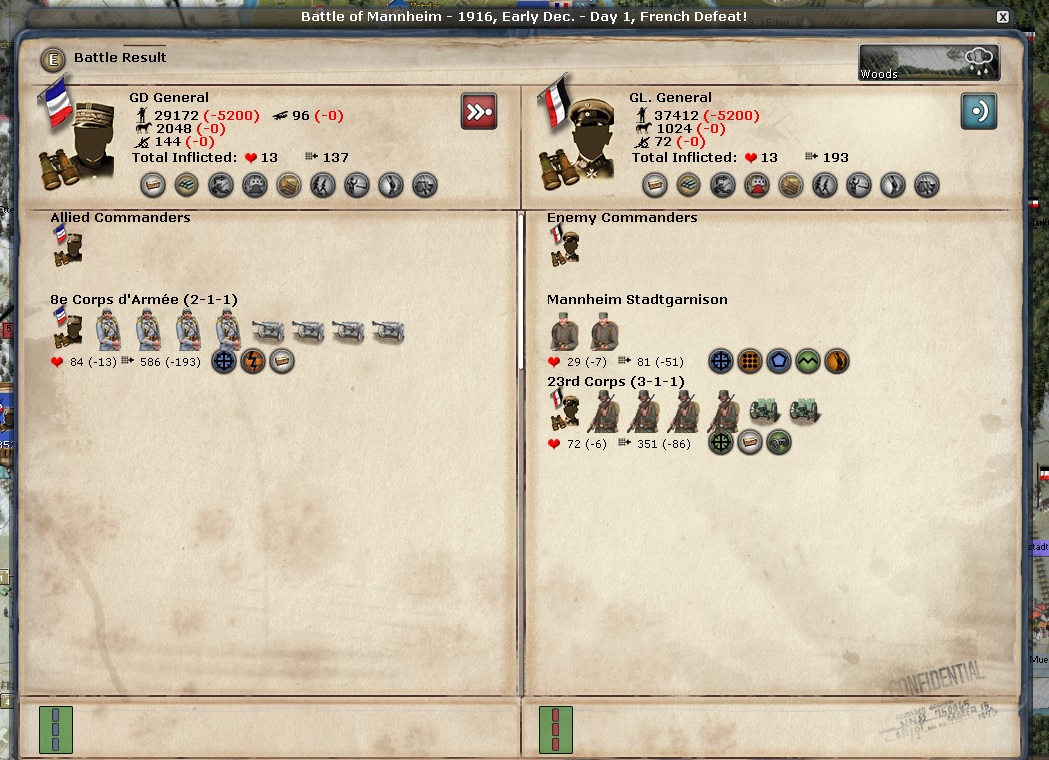Click the French side round indicator at bottom
Image resolution: width=1049 pixels, height=760 pixels.
click(56, 729)
